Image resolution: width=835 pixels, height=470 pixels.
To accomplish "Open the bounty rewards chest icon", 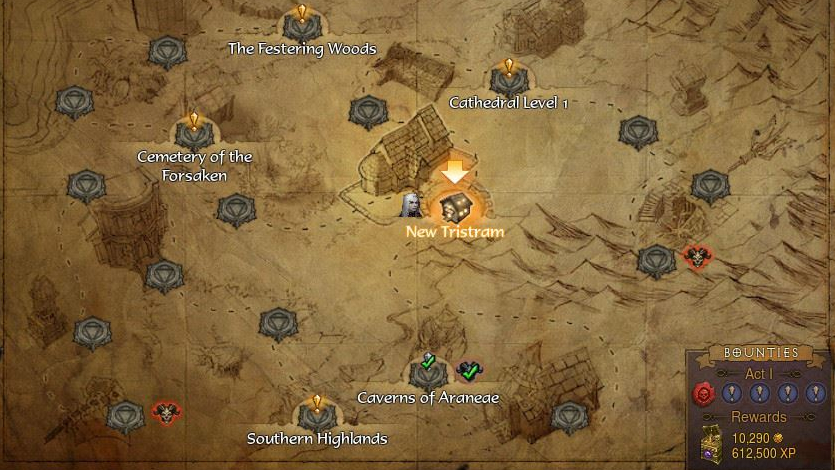I will [711, 444].
